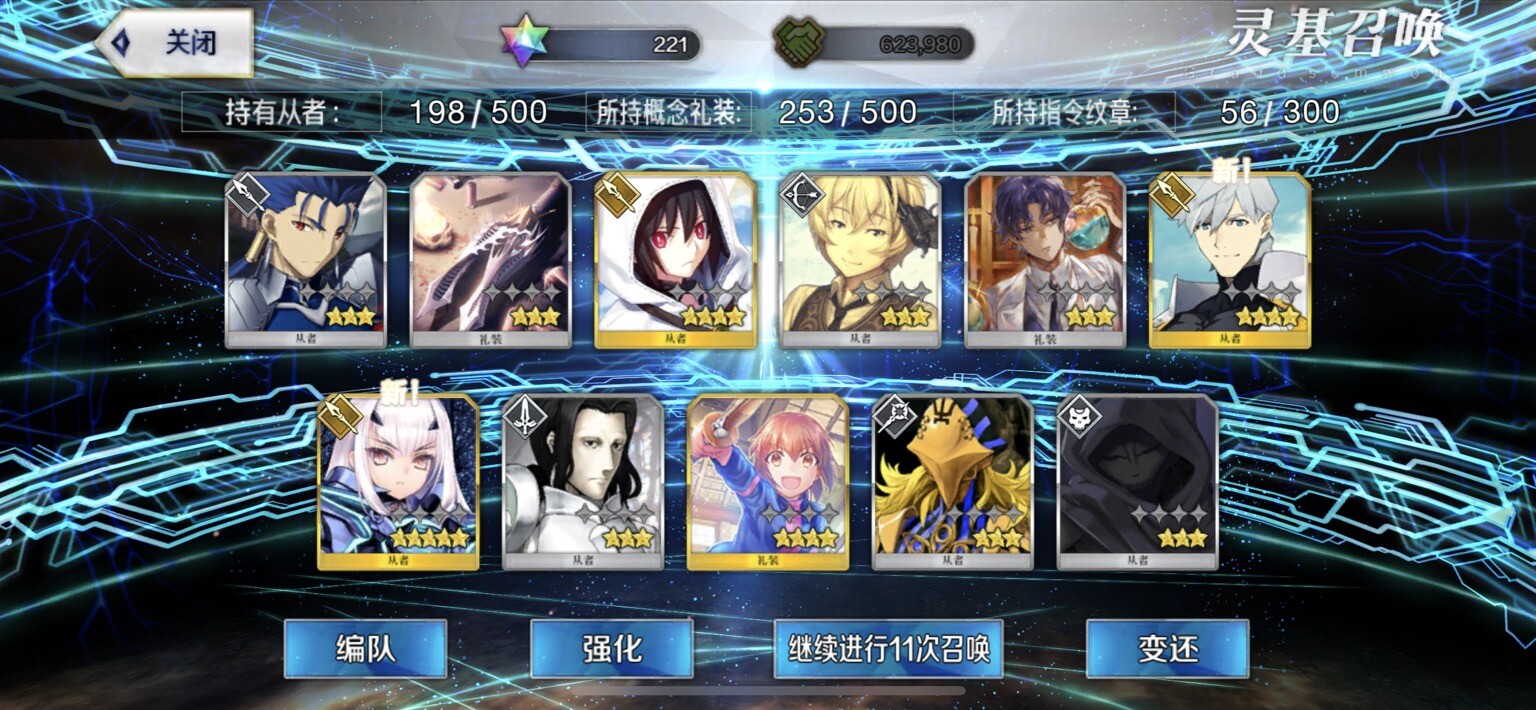Screen dimensions: 1536x710
Task: Close the summon results screen
Action: (176, 43)
